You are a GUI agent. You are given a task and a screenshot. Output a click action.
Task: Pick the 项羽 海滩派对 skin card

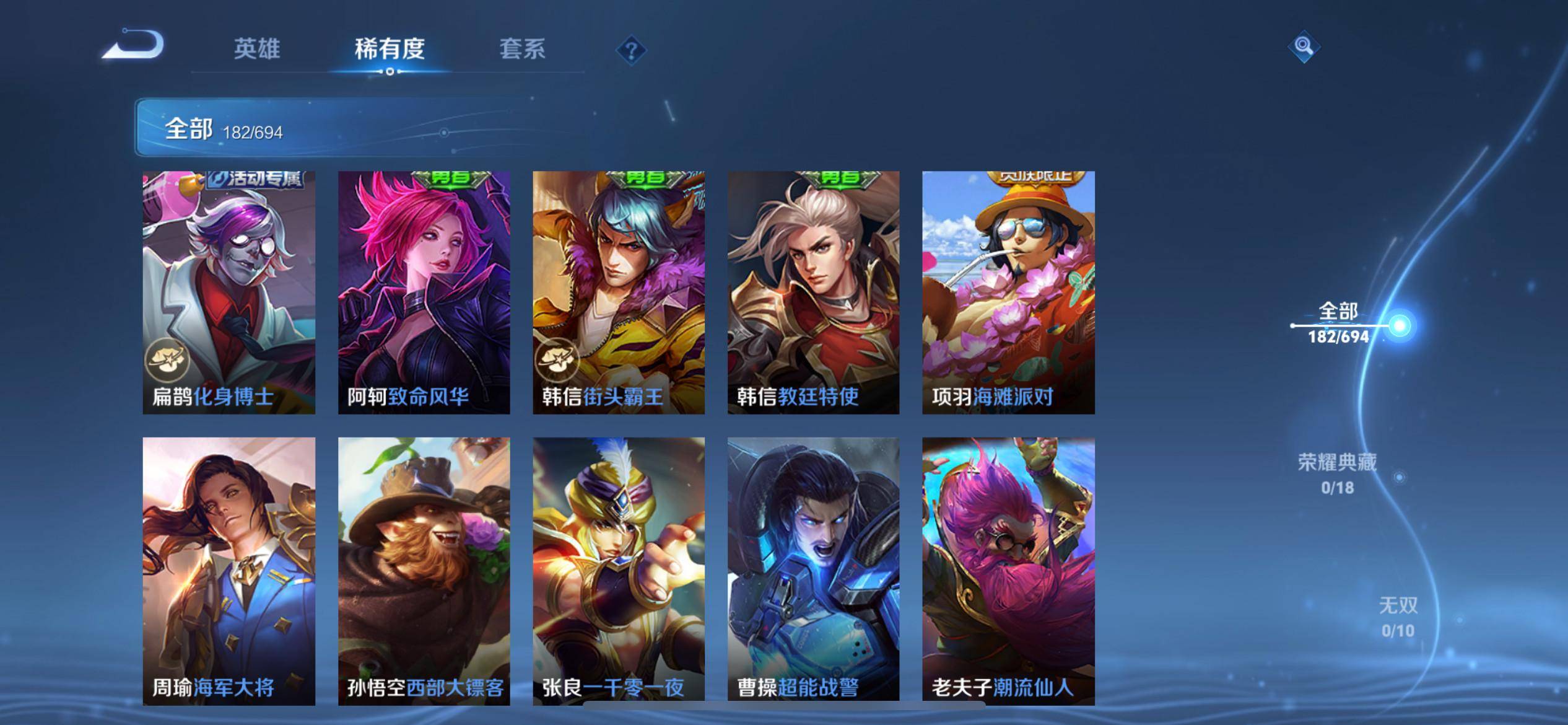pos(1008,292)
